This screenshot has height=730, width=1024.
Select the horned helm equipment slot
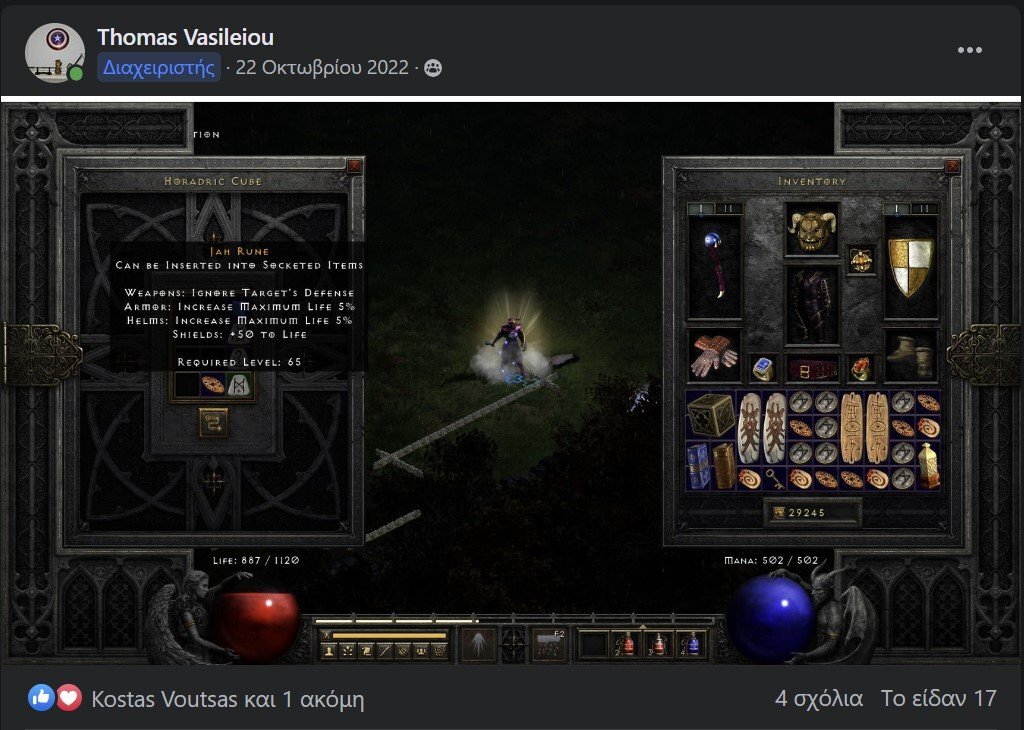811,229
